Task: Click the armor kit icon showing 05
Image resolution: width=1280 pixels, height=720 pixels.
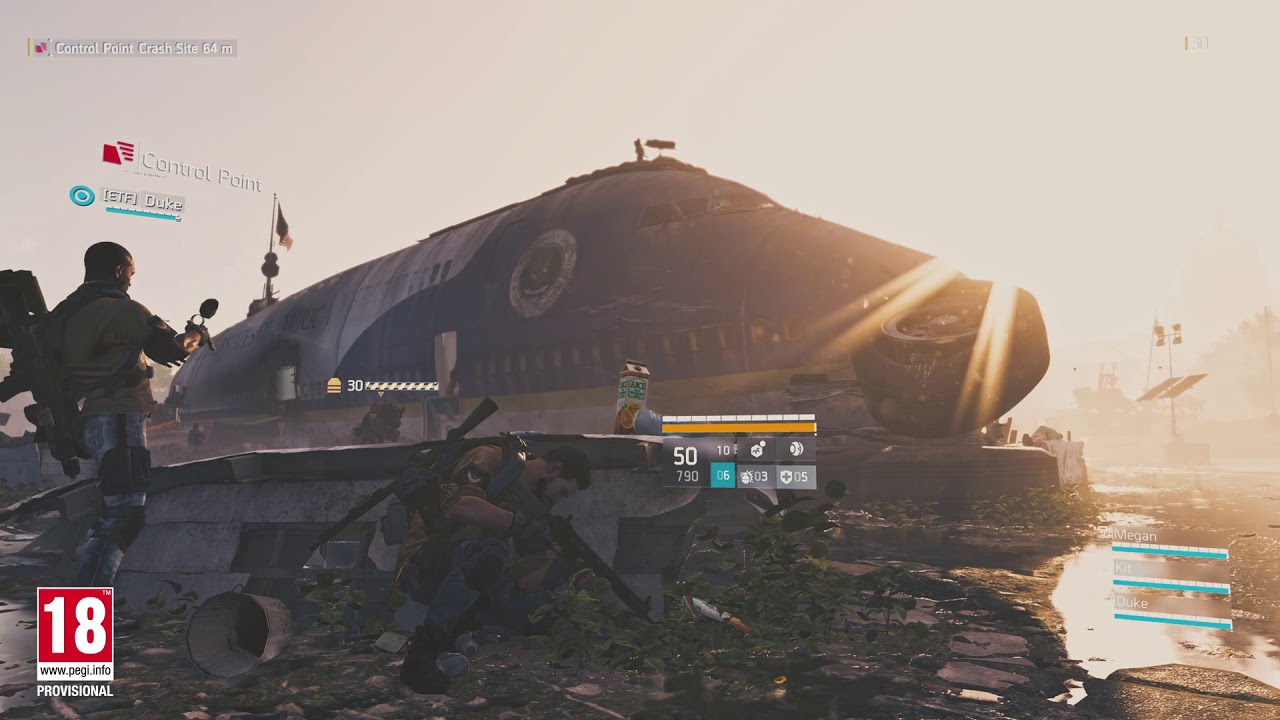Action: pos(795,476)
